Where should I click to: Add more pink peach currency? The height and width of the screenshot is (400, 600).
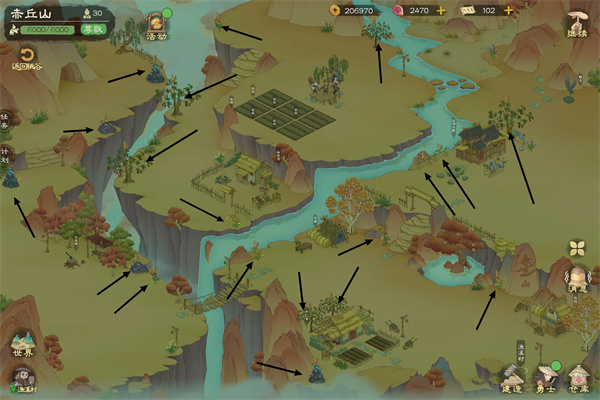point(441,10)
